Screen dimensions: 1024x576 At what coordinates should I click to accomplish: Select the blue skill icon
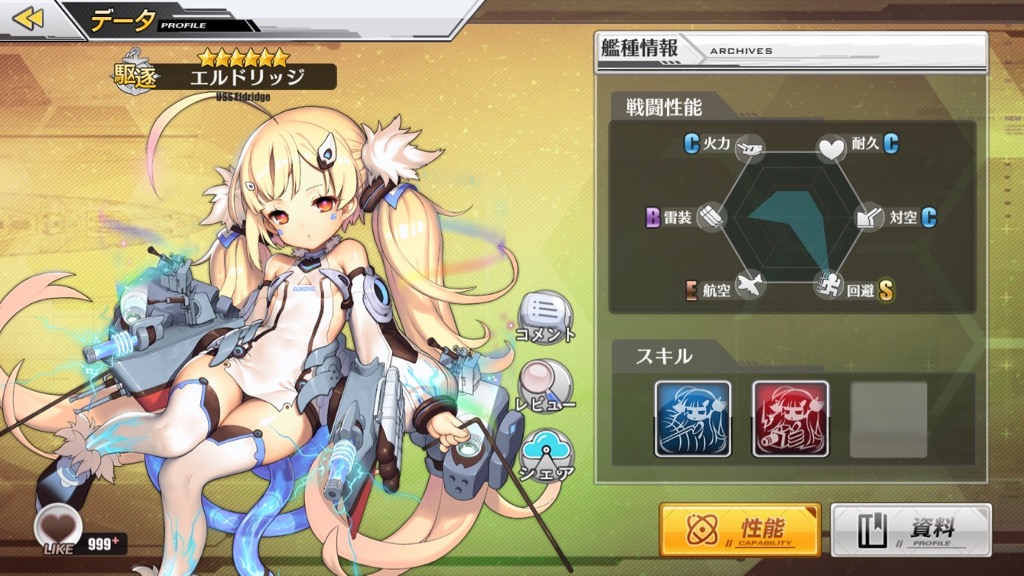pyautogui.click(x=693, y=418)
